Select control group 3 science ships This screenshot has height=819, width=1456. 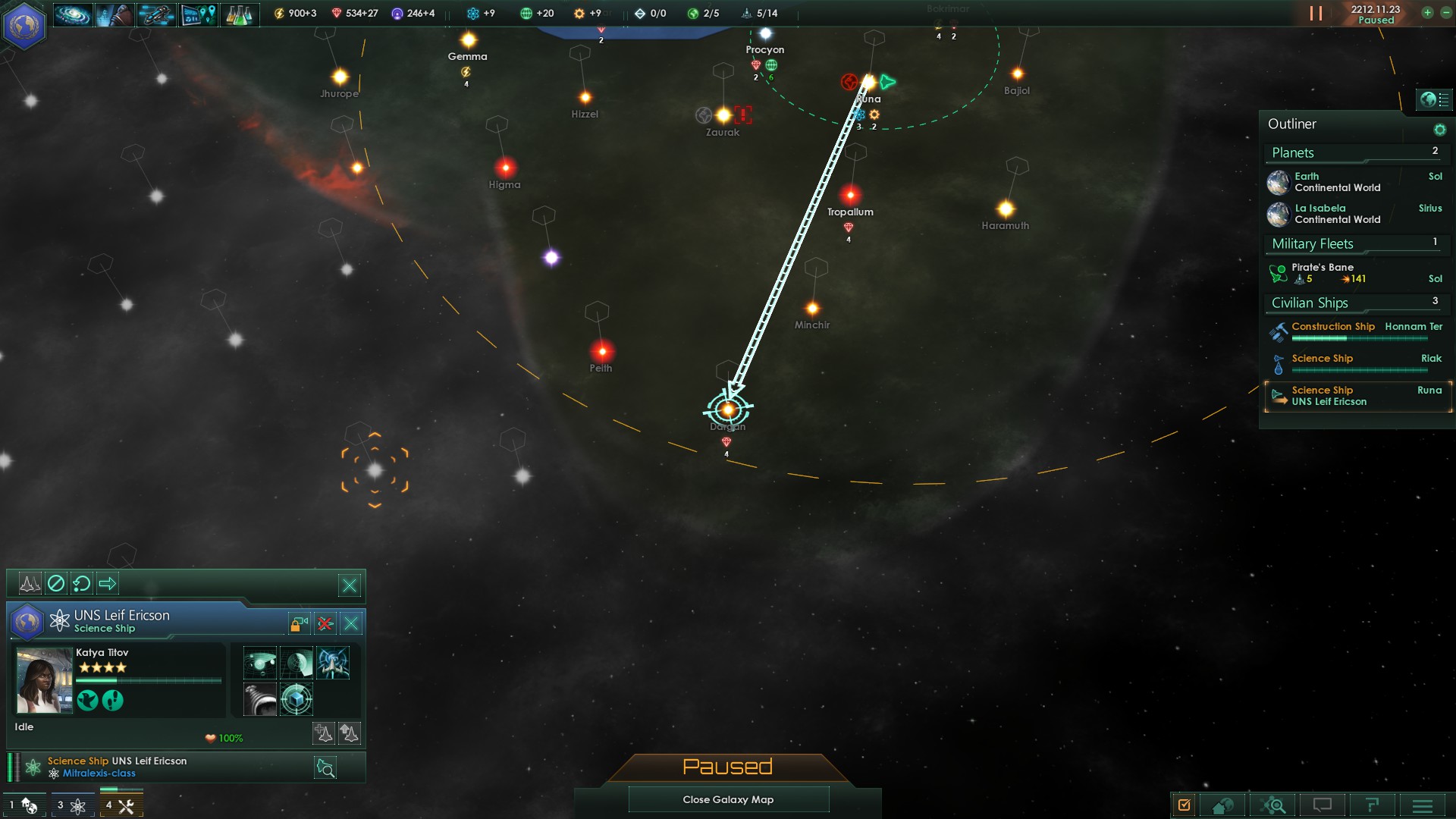click(70, 805)
